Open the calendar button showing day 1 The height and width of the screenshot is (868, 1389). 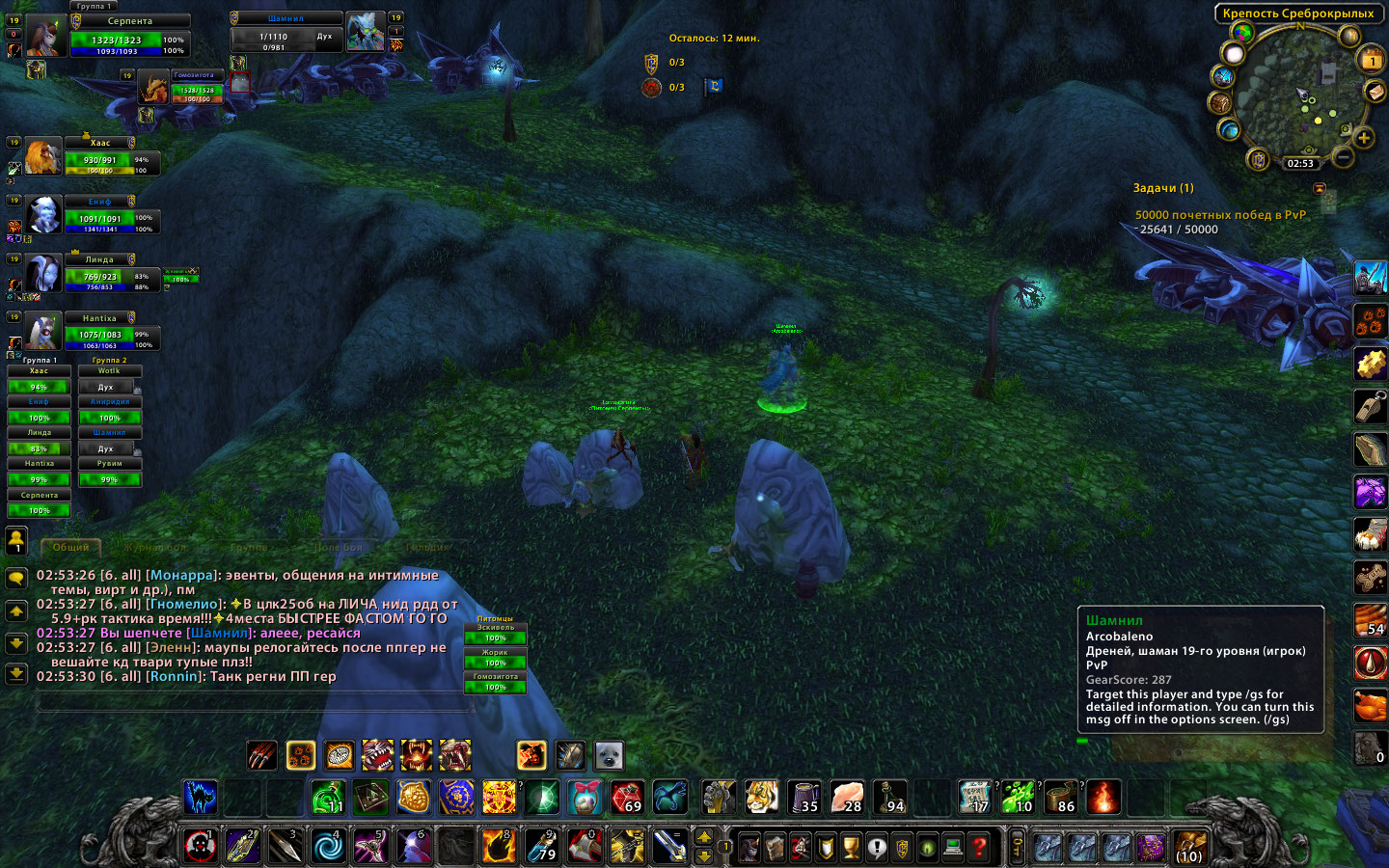(1371, 61)
